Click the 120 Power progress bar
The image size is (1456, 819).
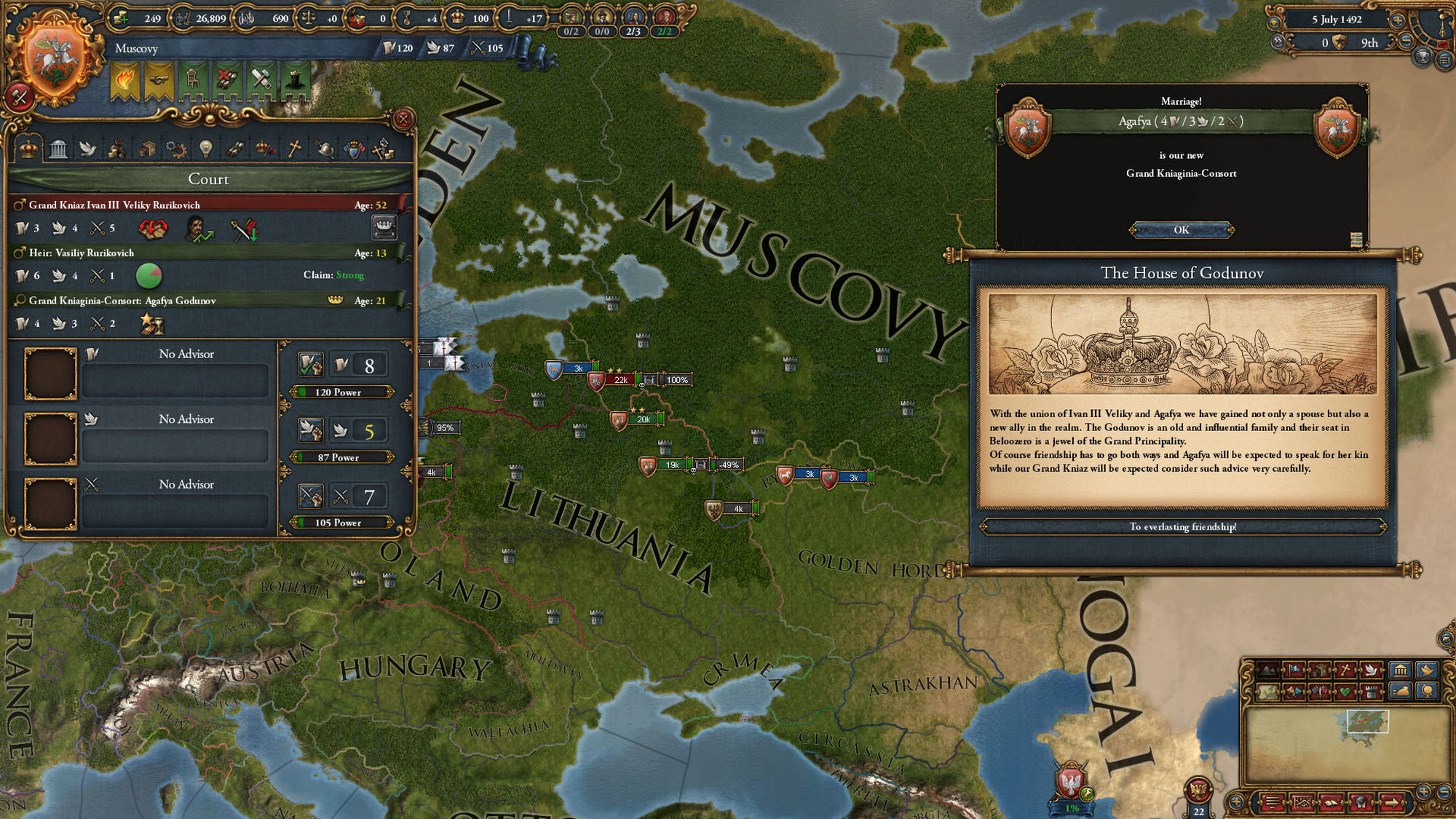(341, 392)
